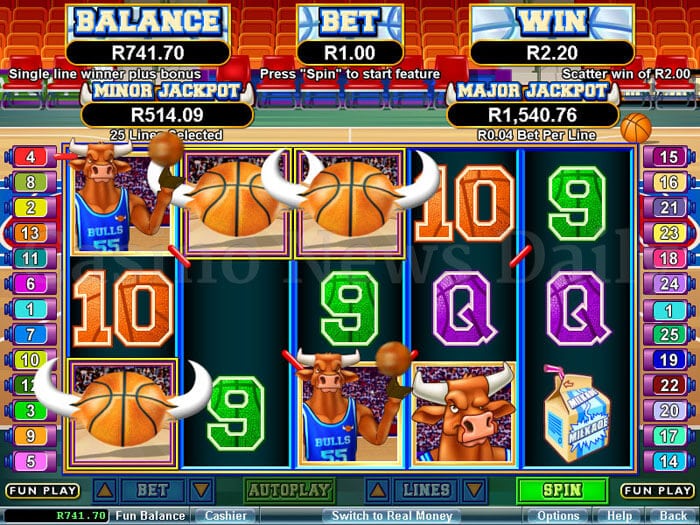The width and height of the screenshot is (700, 525).
Task: Show the Help screen
Action: 621,516
